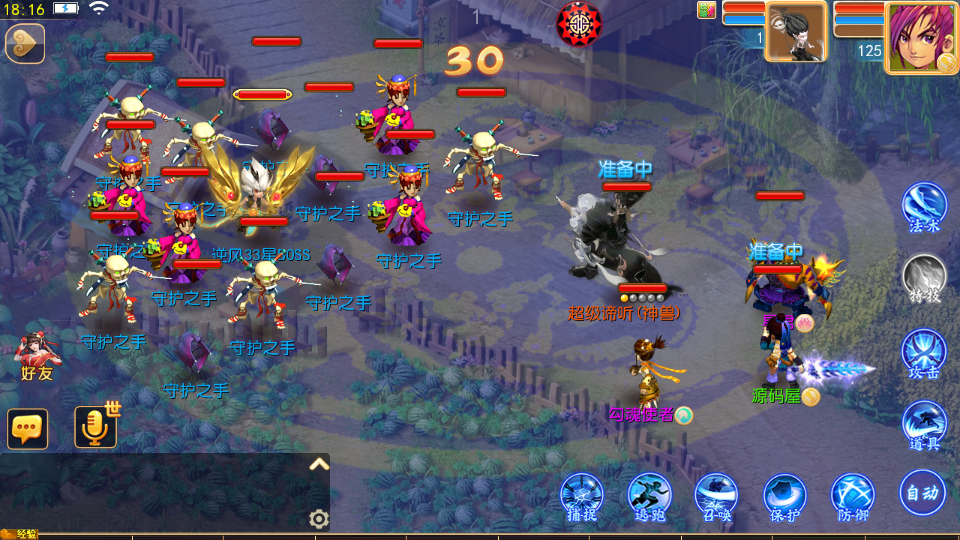
Task: Click the pink-haired player portrait
Action: coord(919,37)
